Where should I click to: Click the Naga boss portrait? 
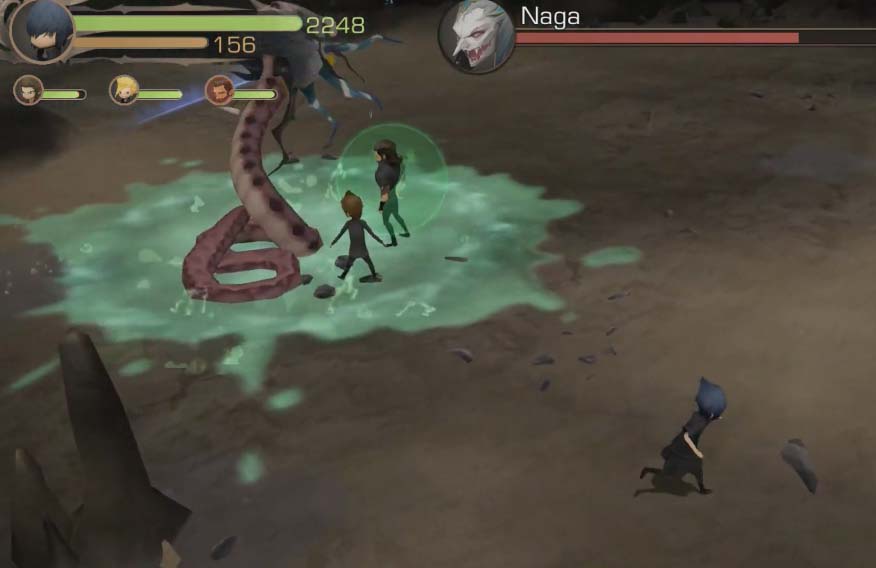(477, 37)
